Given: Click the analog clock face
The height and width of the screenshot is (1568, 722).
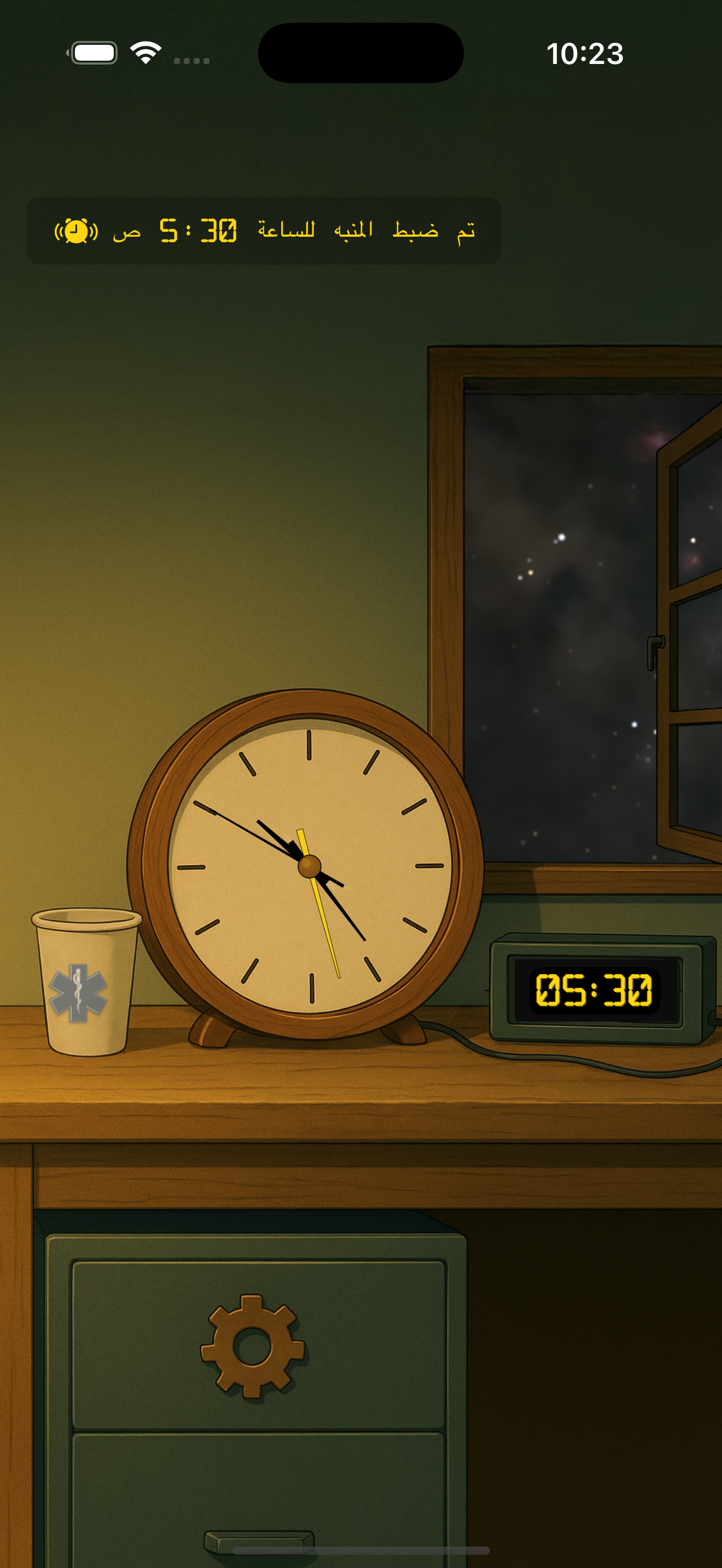Looking at the screenshot, I should 310,865.
